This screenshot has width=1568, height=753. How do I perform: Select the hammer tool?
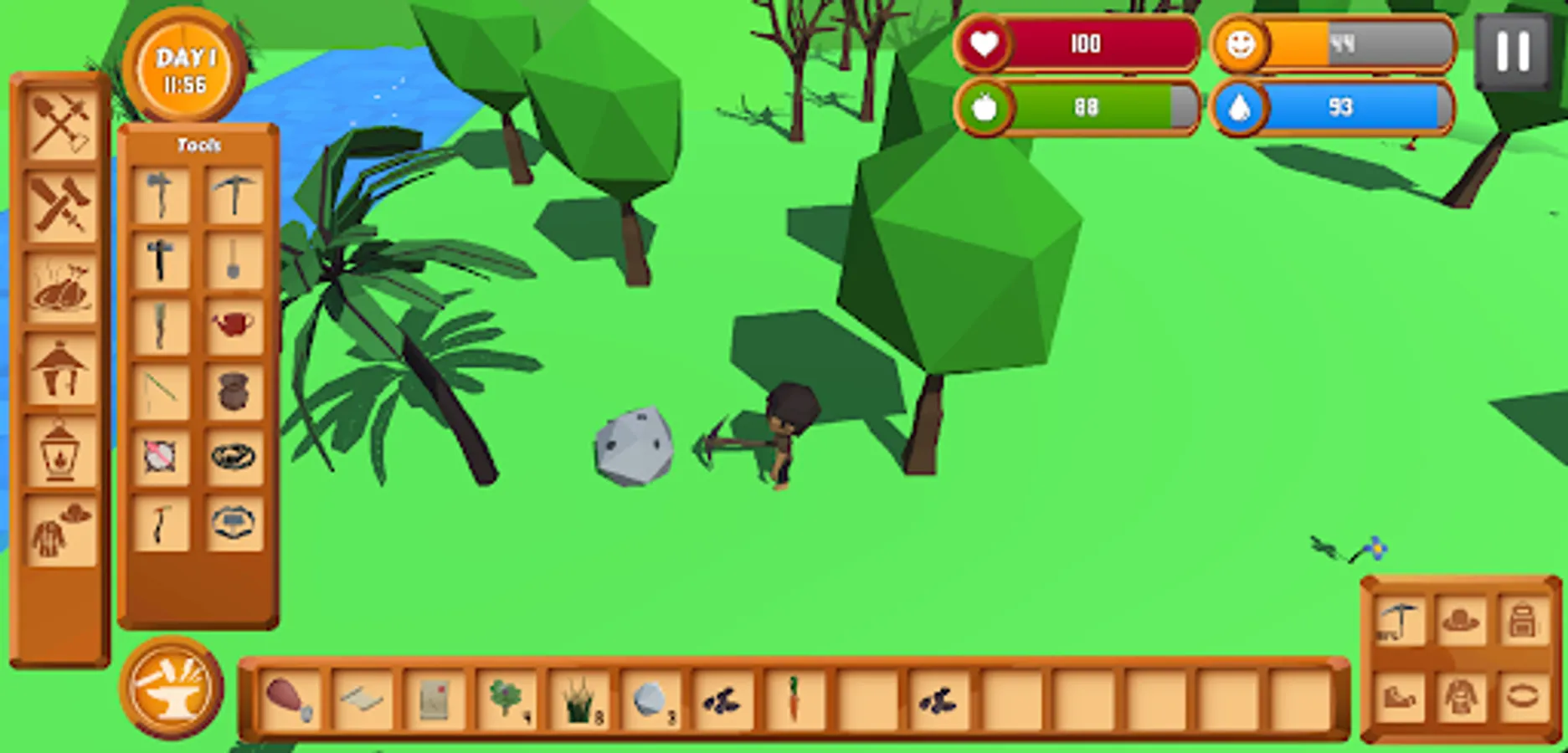(x=163, y=259)
